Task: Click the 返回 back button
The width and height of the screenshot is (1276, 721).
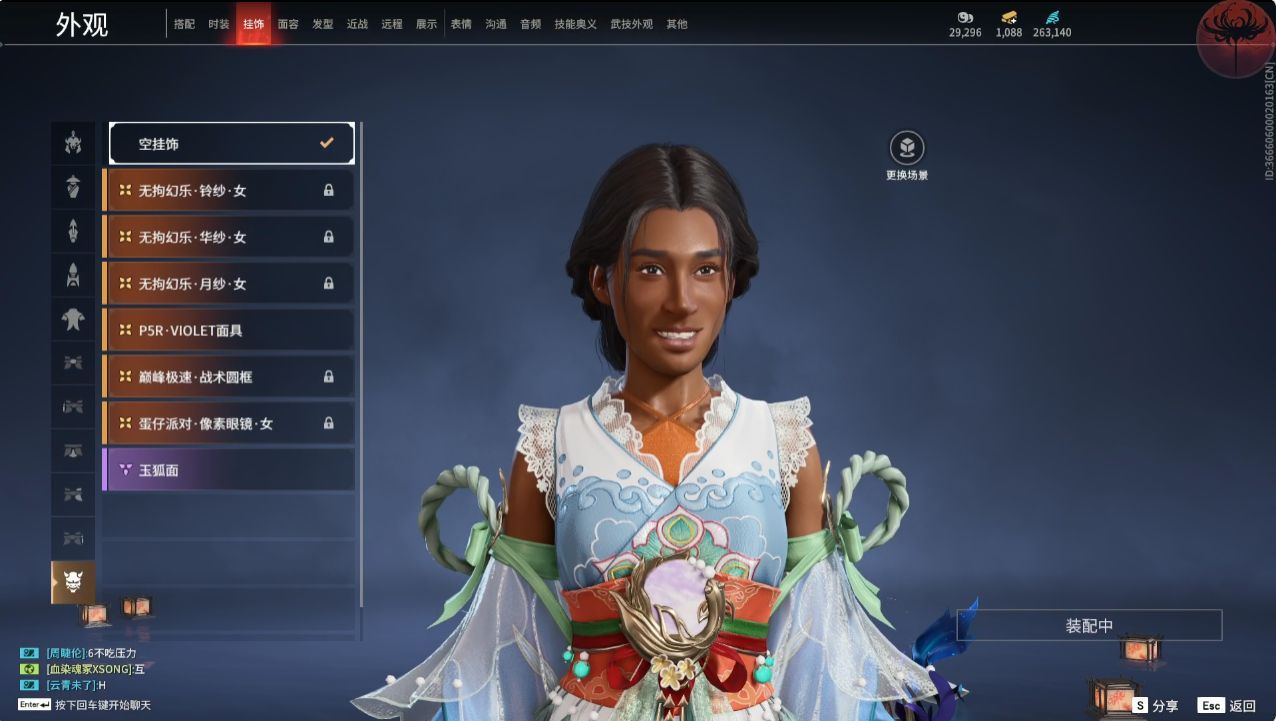Action: [x=1228, y=706]
